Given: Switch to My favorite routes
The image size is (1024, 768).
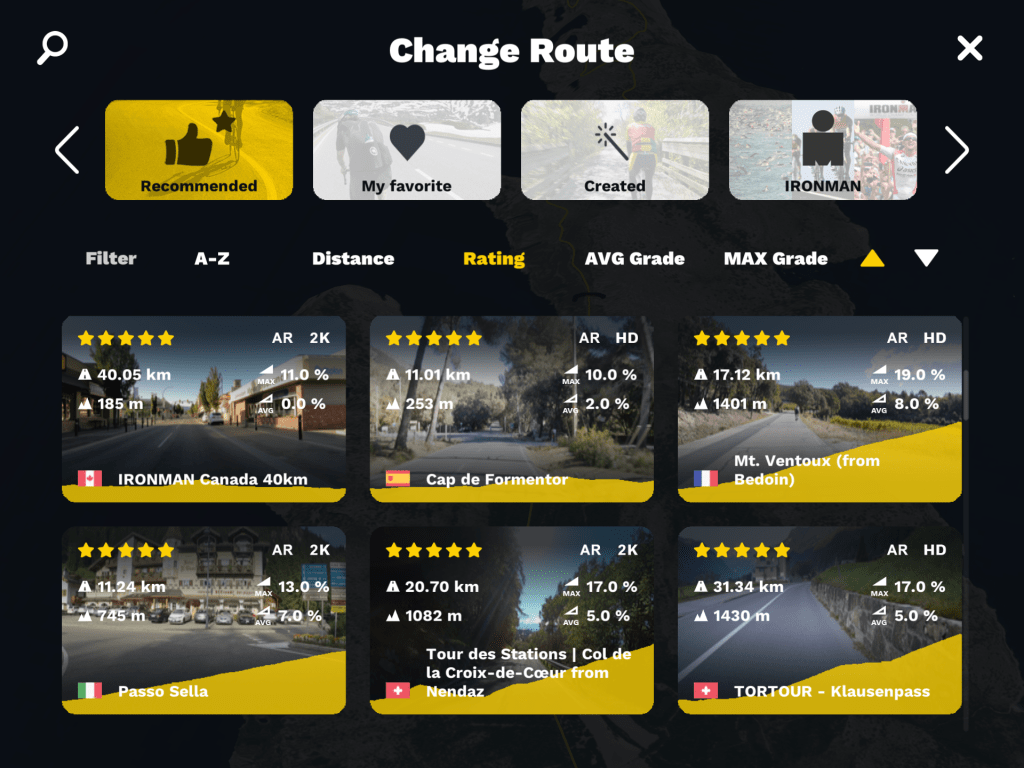Looking at the screenshot, I should (407, 150).
